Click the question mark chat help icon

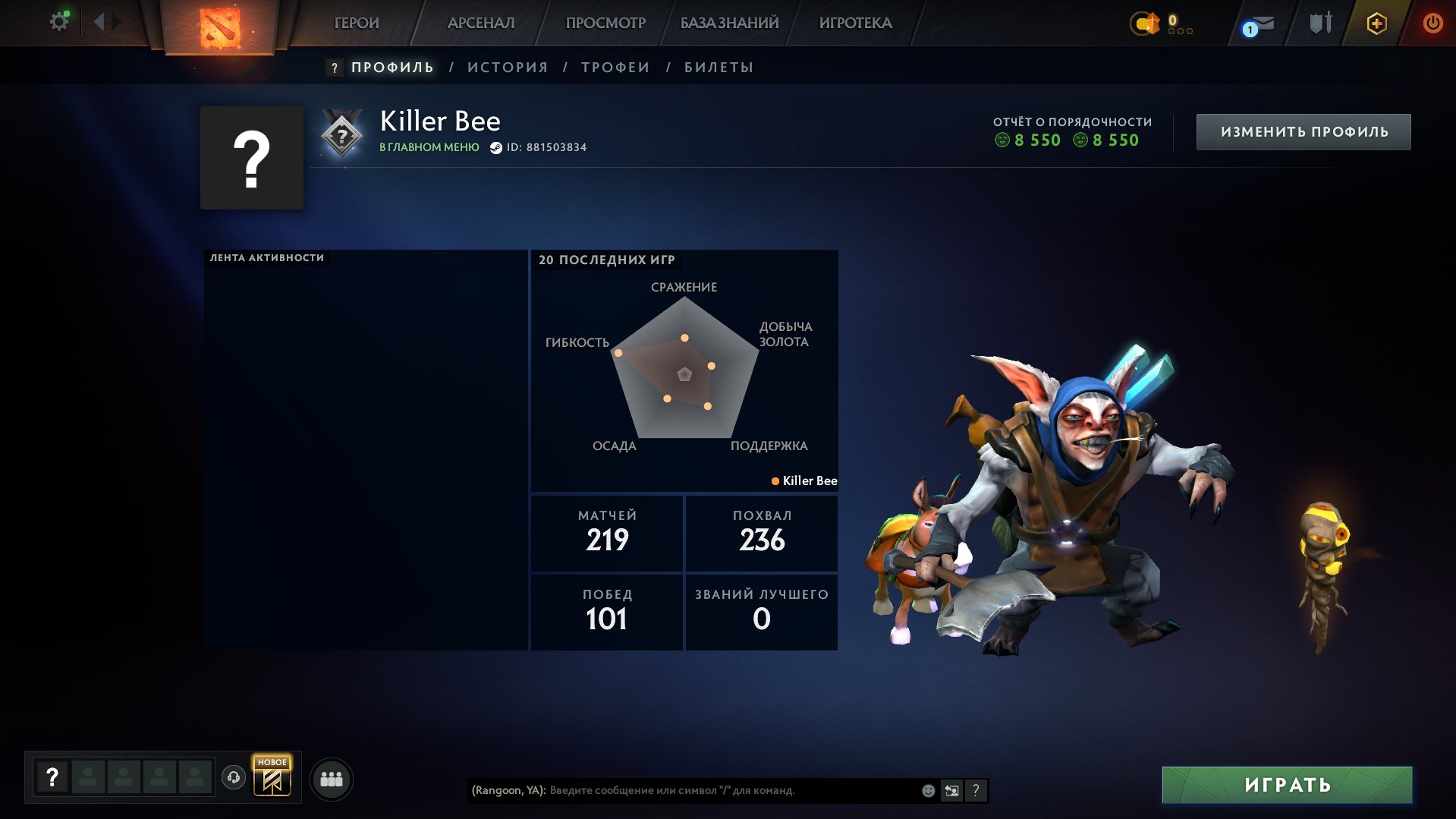point(976,790)
